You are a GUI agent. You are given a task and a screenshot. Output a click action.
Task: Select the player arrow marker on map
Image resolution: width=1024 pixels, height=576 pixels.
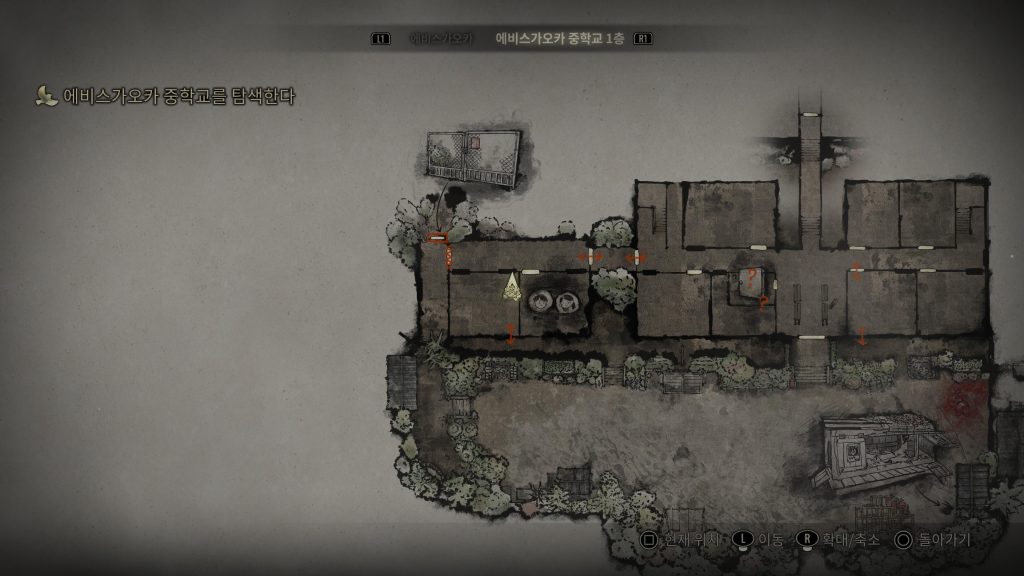pos(512,287)
